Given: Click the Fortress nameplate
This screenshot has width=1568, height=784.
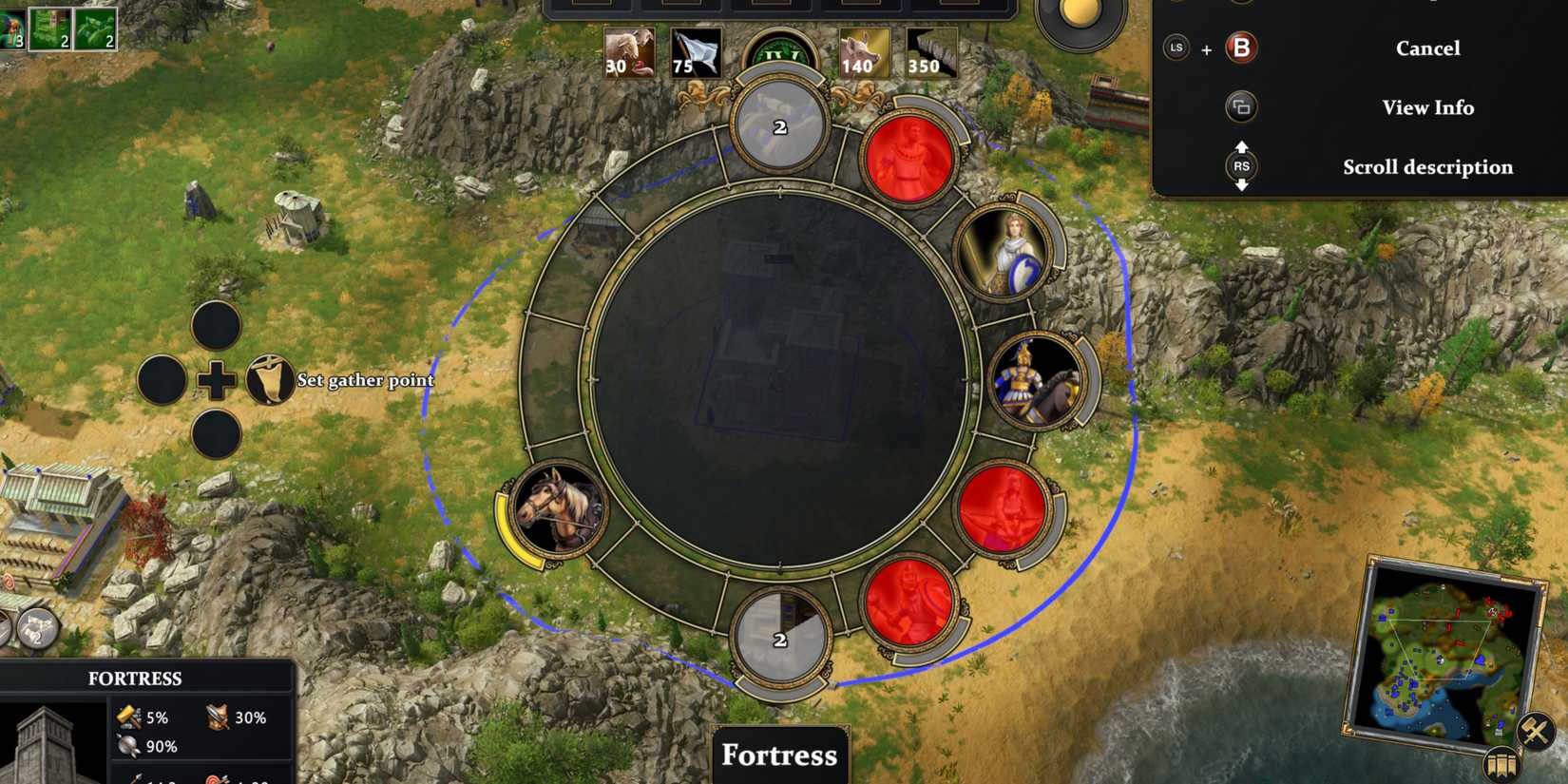Looking at the screenshot, I should click(779, 755).
